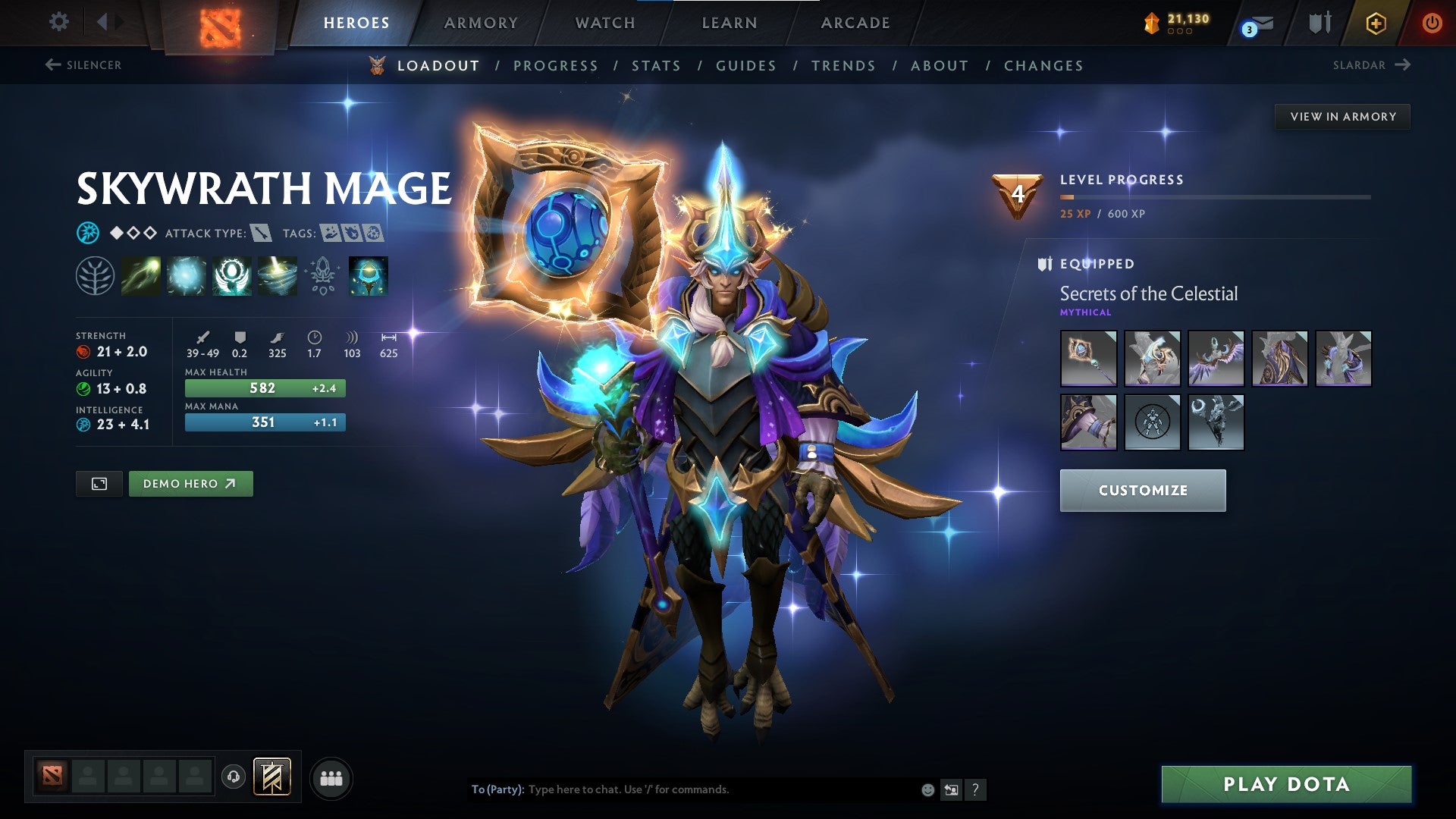The height and width of the screenshot is (819, 1456).
Task: Open voice chat headset icon
Action: pyautogui.click(x=235, y=777)
